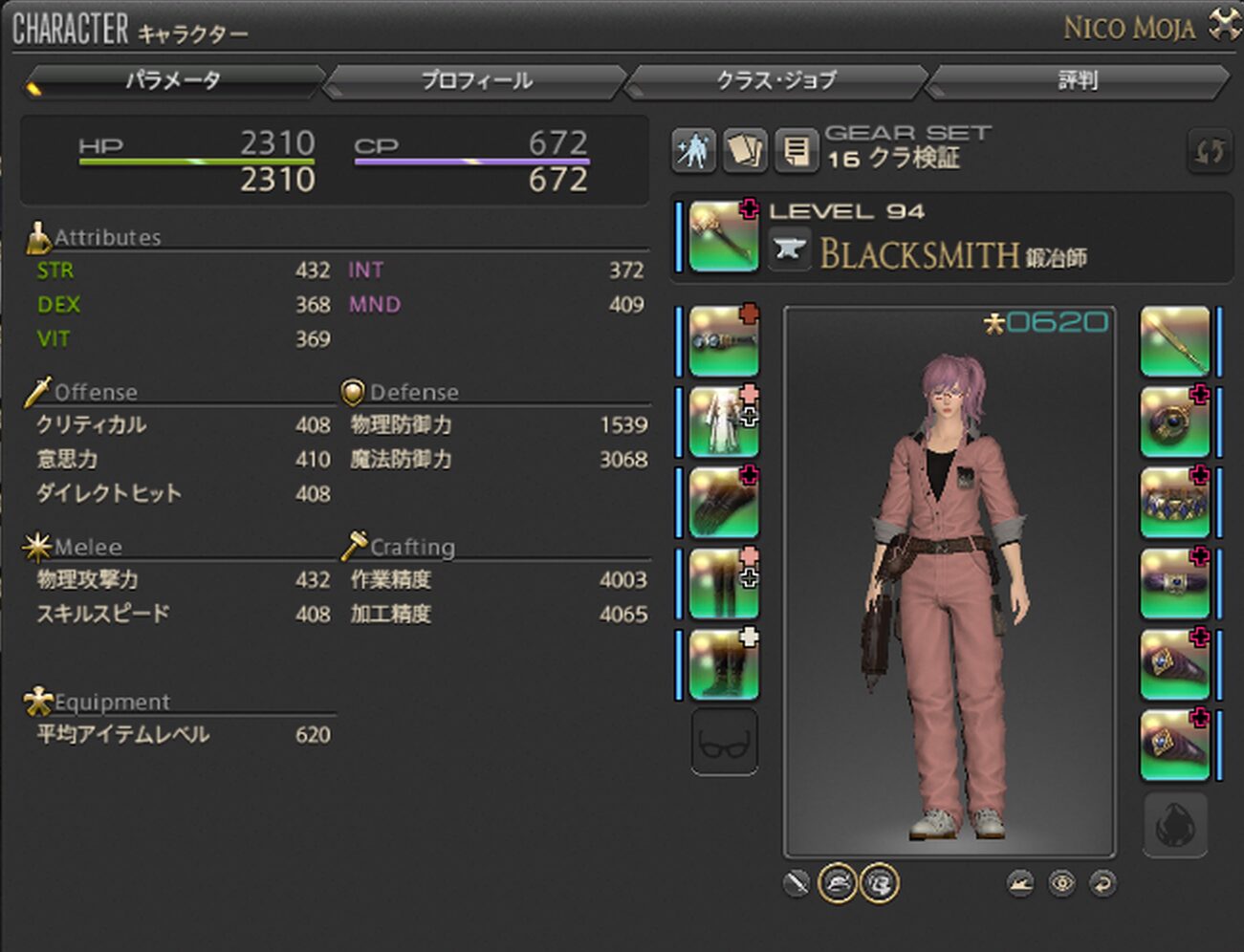Select the brown gloves equipment slot
Viewport: 1244px width, 952px height.
[x=723, y=503]
